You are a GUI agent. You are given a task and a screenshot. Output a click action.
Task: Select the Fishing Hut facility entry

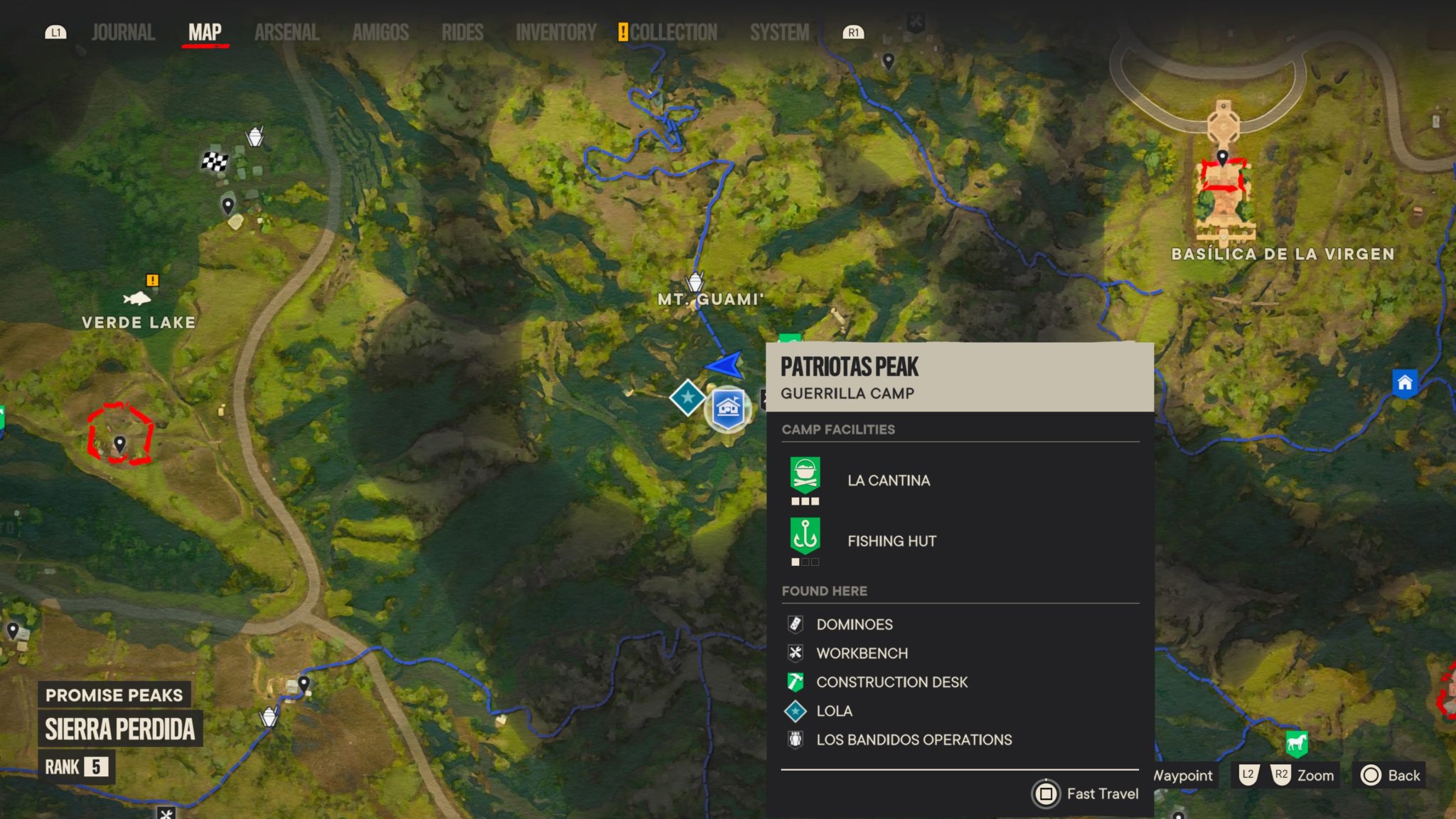(891, 541)
